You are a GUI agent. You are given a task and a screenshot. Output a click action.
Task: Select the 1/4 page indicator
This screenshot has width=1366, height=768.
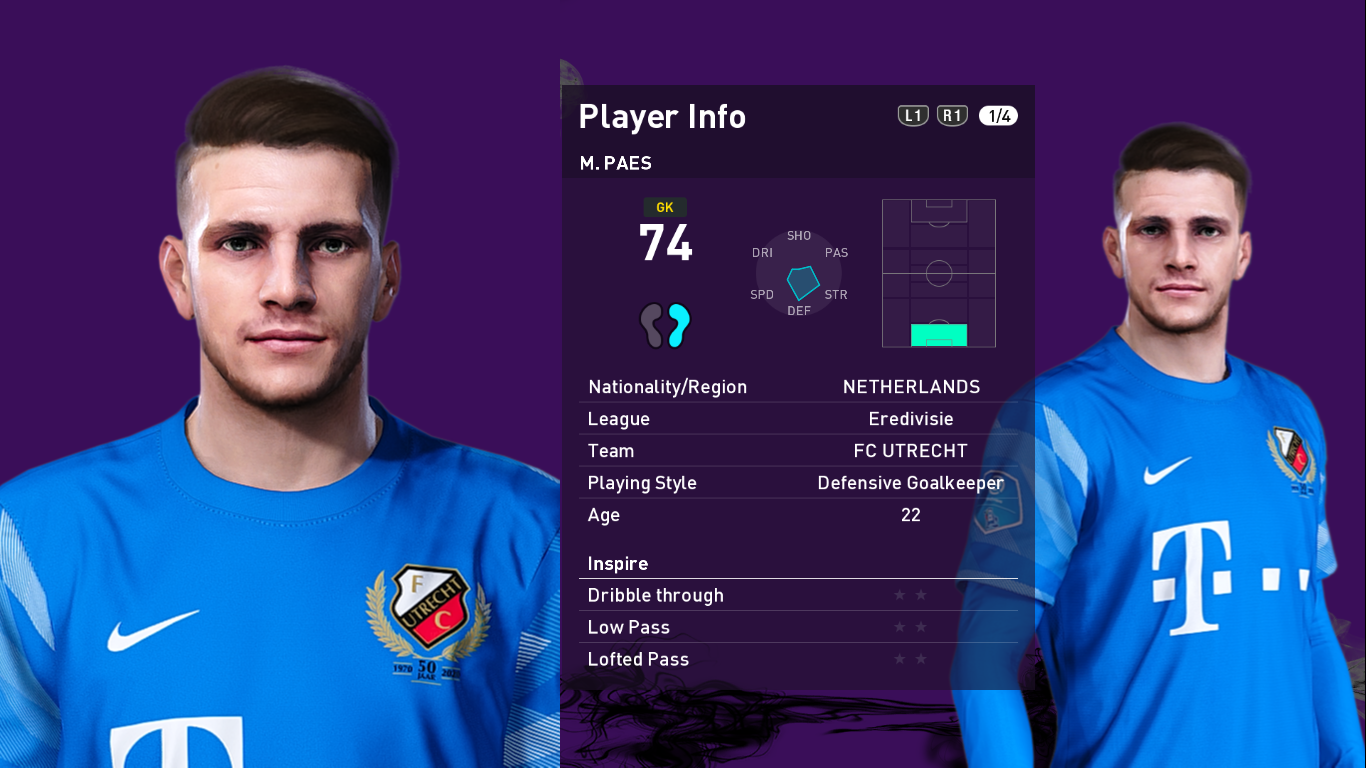[998, 115]
